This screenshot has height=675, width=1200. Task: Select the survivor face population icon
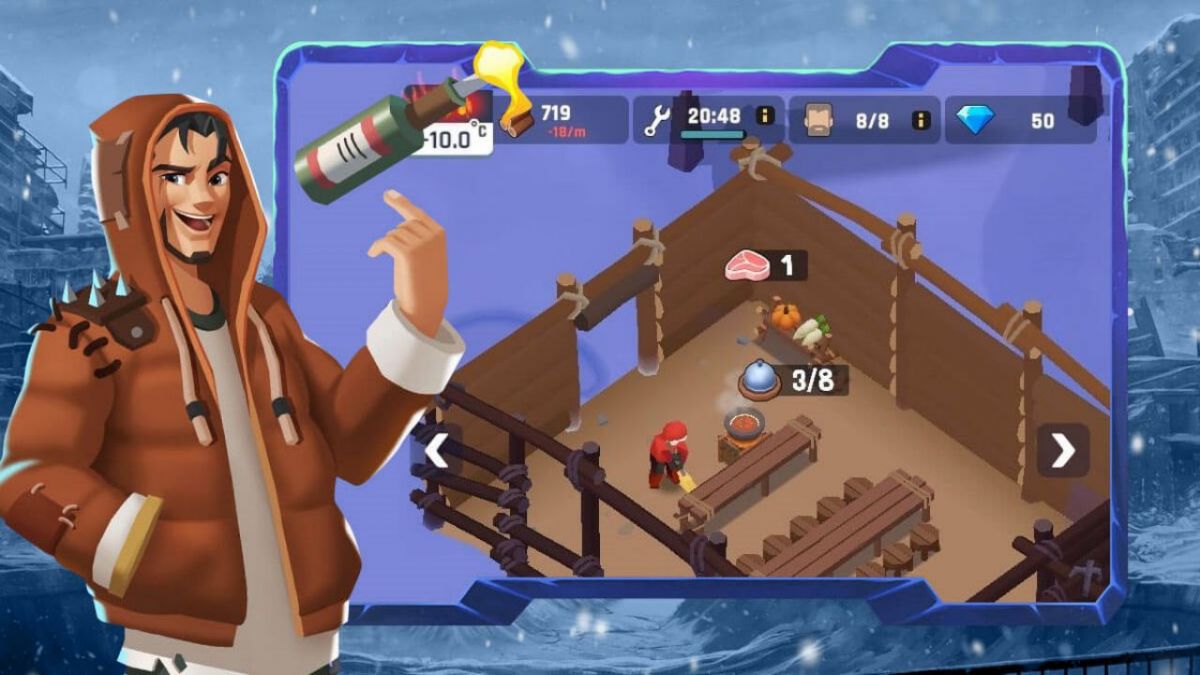click(817, 120)
